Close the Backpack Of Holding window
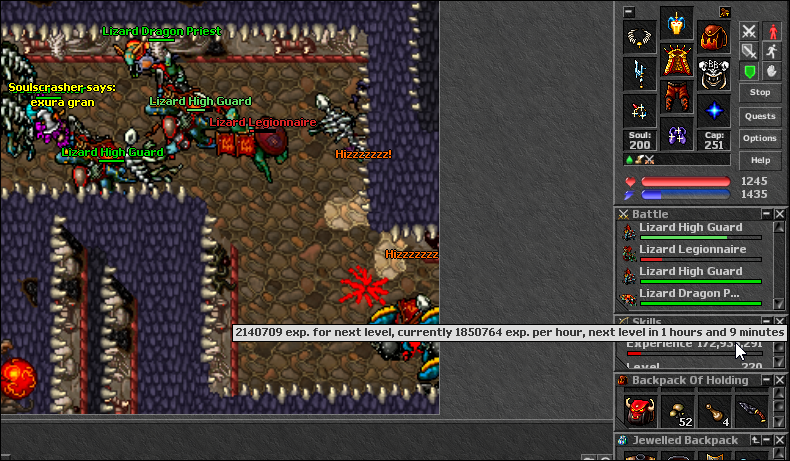790x461 pixels. 780,380
